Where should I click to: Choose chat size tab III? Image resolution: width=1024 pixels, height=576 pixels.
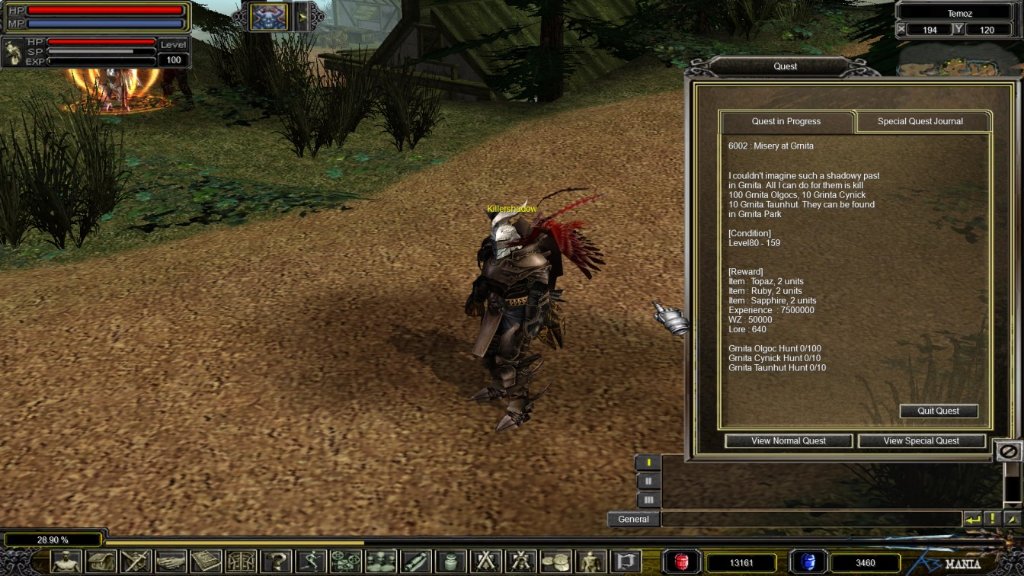point(648,499)
